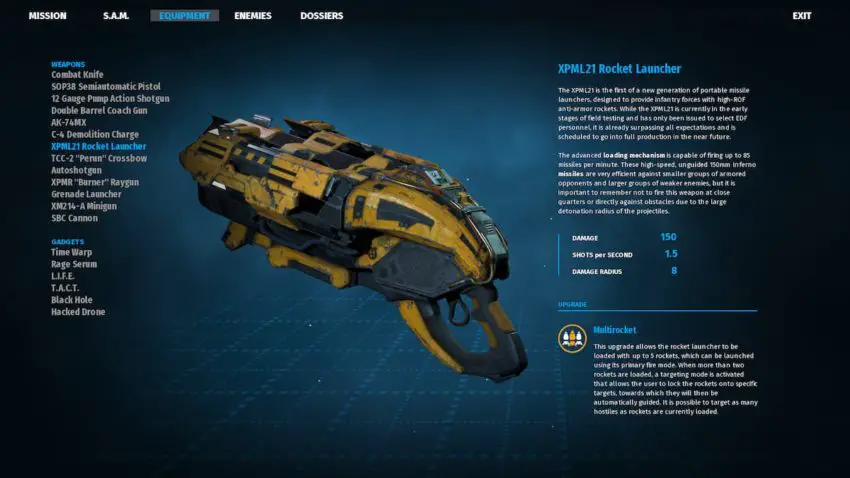The width and height of the screenshot is (850, 478).
Task: View the Double Barrel Coach Gun
Action: coord(100,111)
